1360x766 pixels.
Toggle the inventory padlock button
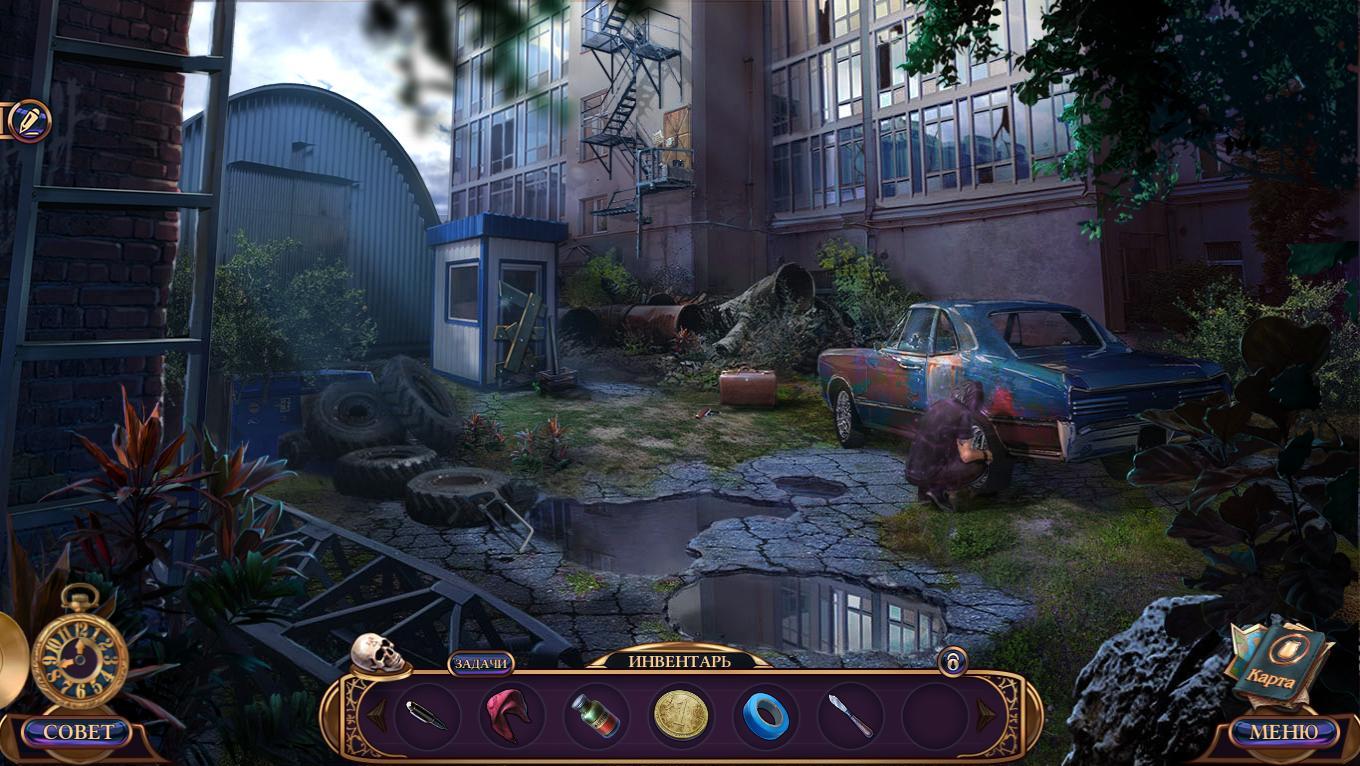952,661
